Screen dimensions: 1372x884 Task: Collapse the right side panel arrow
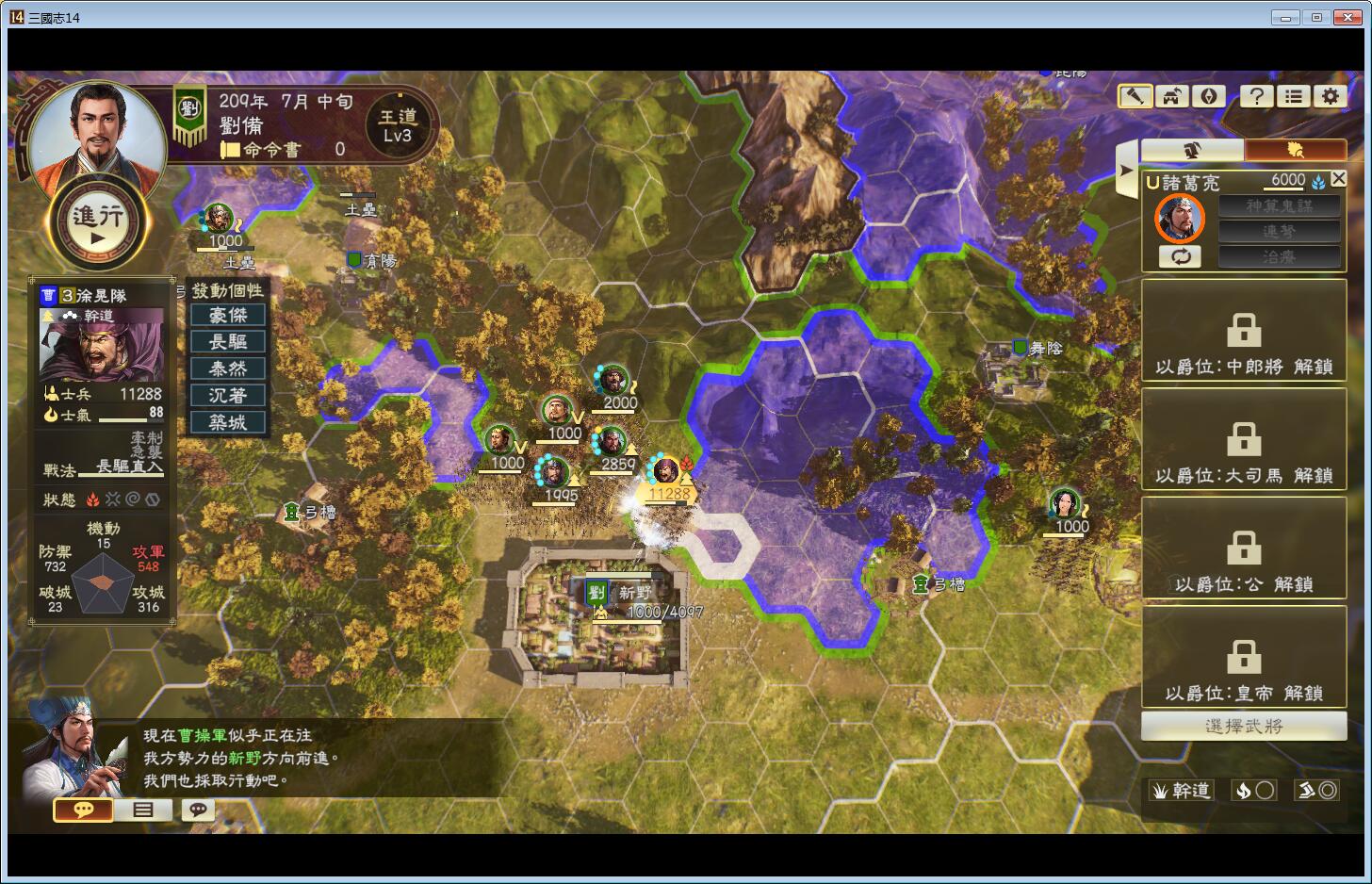(x=1126, y=171)
